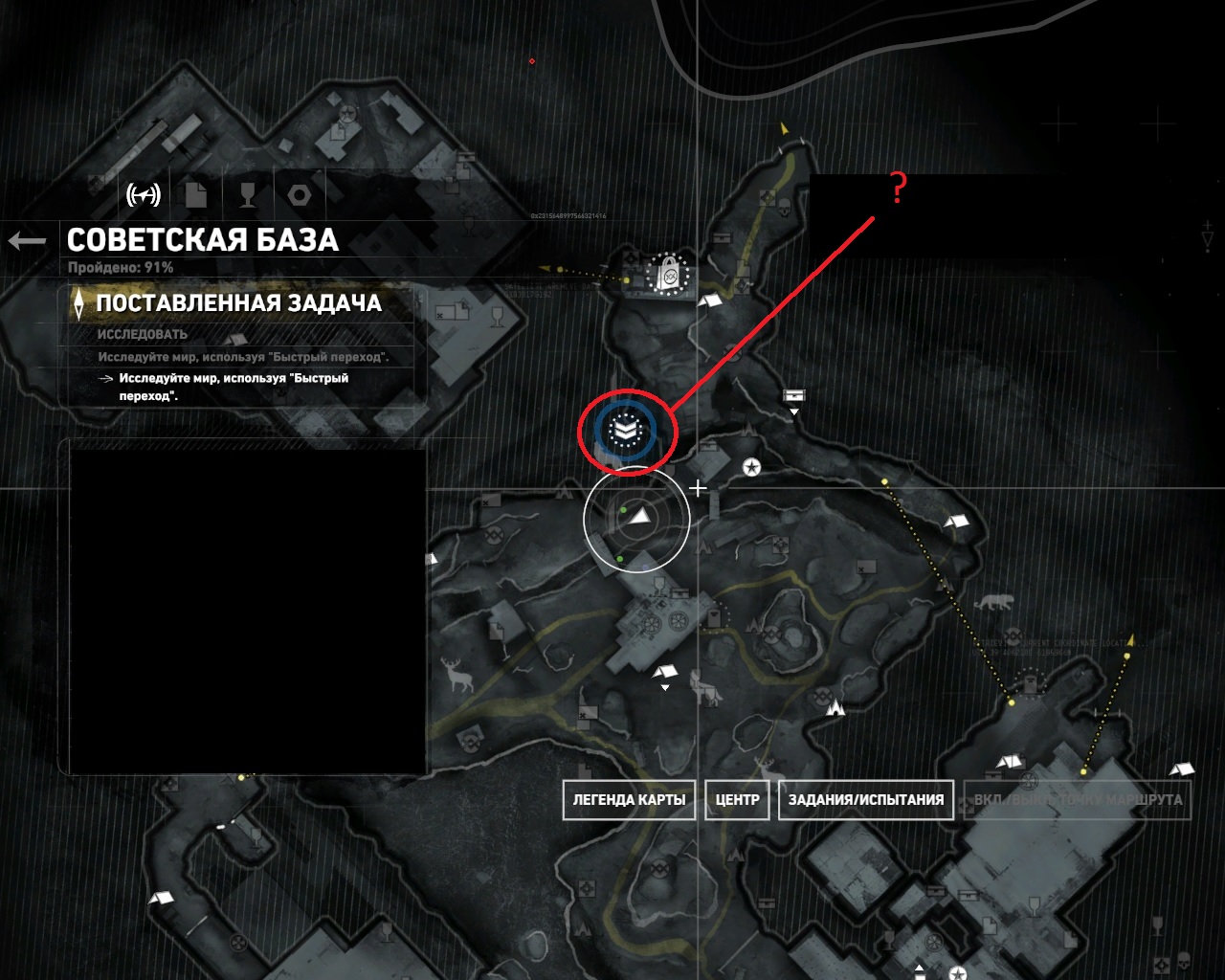The width and height of the screenshot is (1225, 980).
Task: Click the big cat animal map icon
Action: tap(992, 603)
